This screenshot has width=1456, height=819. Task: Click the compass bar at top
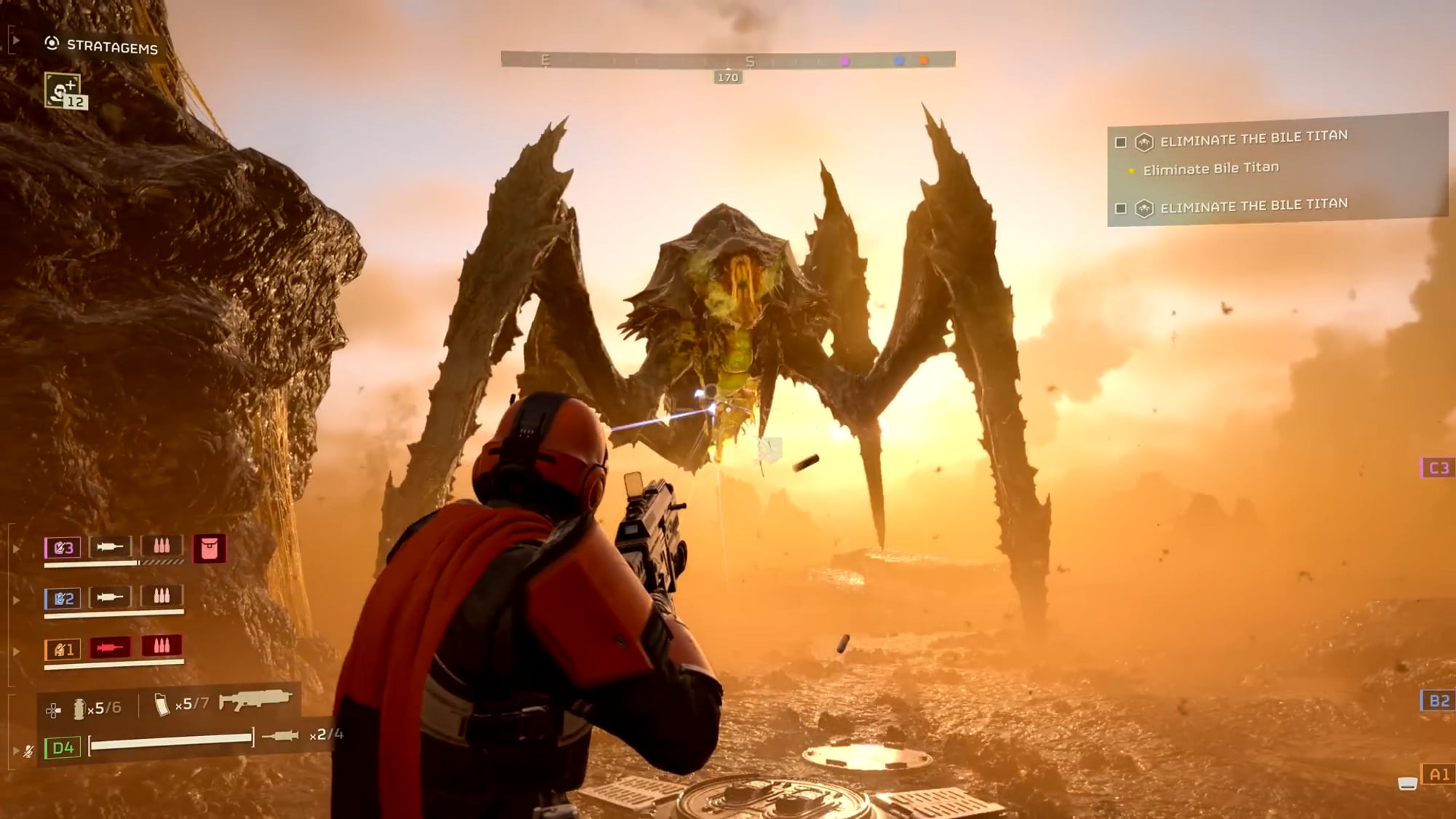(727, 60)
